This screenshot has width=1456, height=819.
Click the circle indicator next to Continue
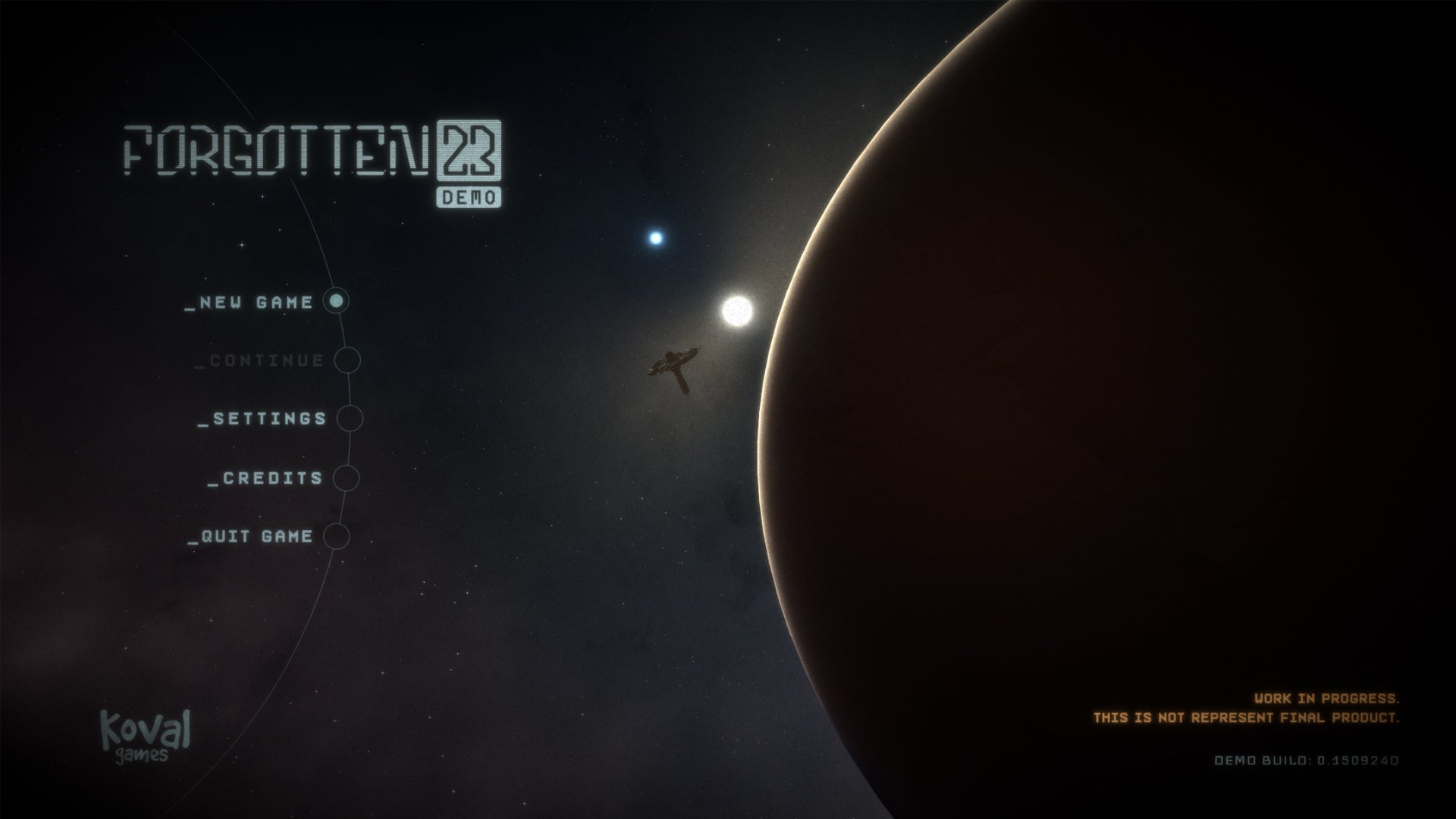pos(349,361)
